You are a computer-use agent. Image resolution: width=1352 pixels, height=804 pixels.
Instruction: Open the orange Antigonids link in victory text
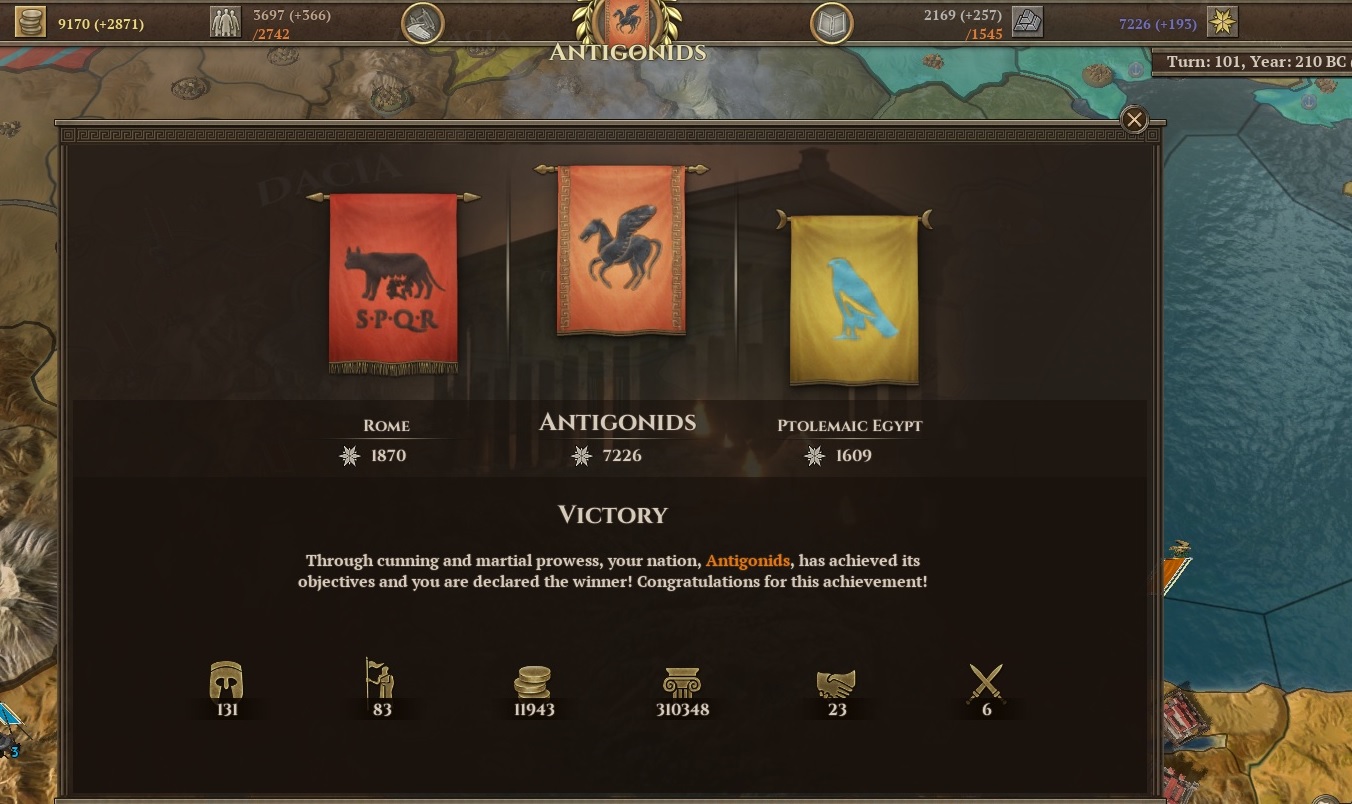tap(748, 561)
